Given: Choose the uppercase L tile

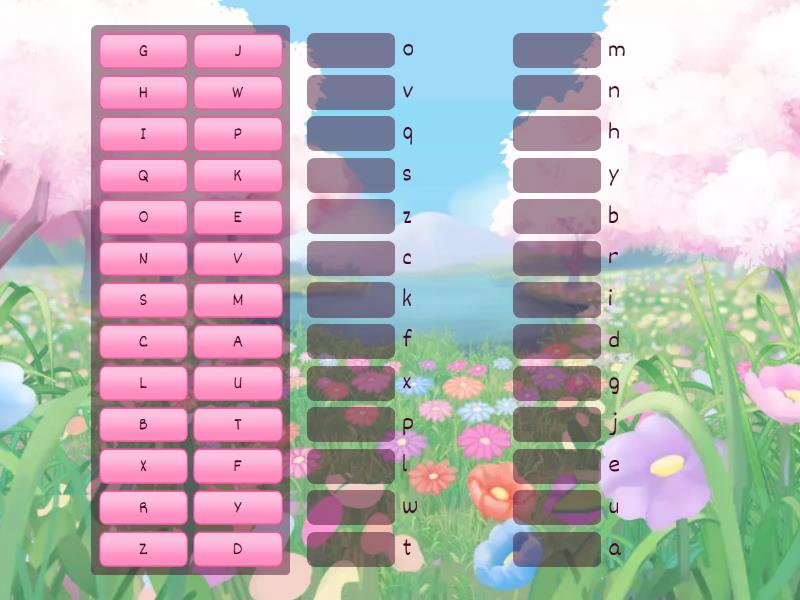Looking at the screenshot, I should coord(143,383).
